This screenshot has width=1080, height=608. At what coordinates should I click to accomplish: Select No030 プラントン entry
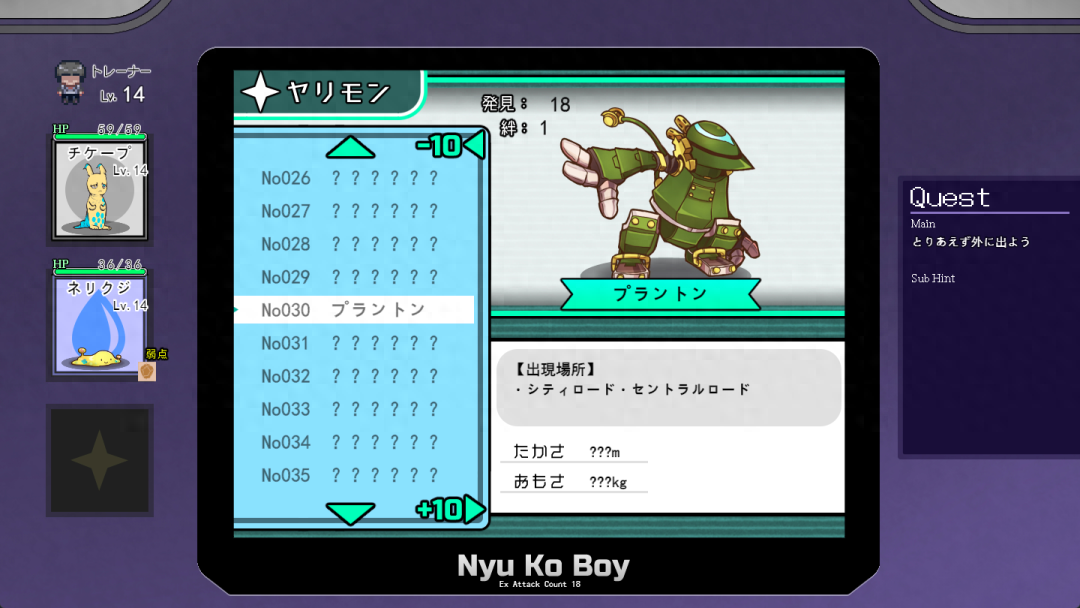point(351,310)
